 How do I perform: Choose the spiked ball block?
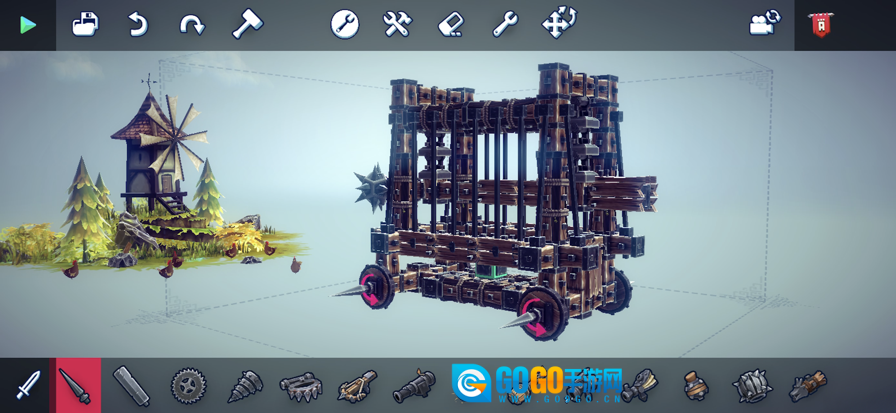[752, 385]
